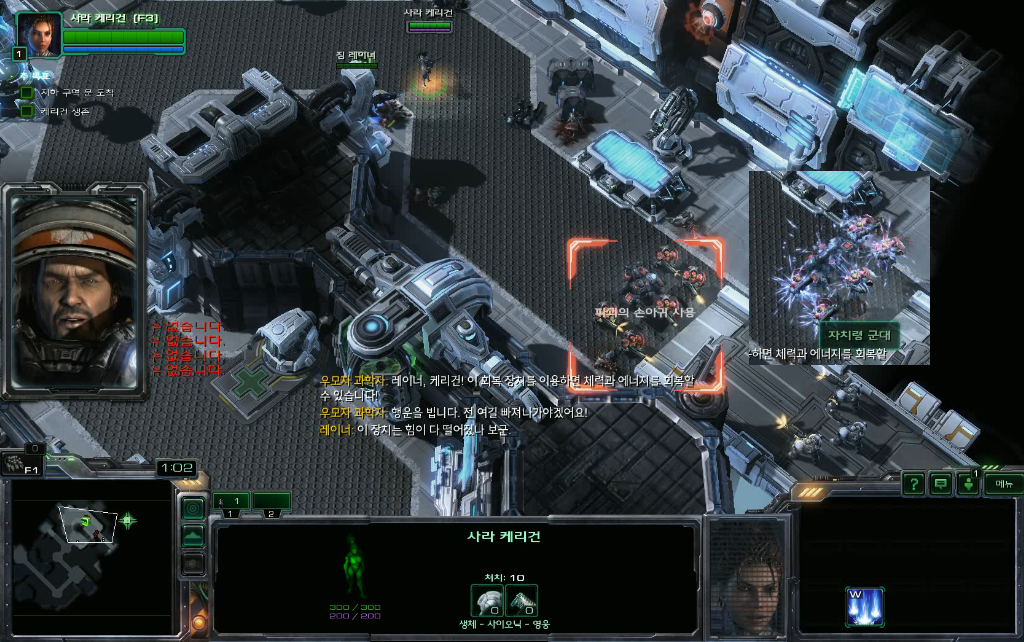The image size is (1024, 642).
Task: Open the help question mark button
Action: point(913,484)
